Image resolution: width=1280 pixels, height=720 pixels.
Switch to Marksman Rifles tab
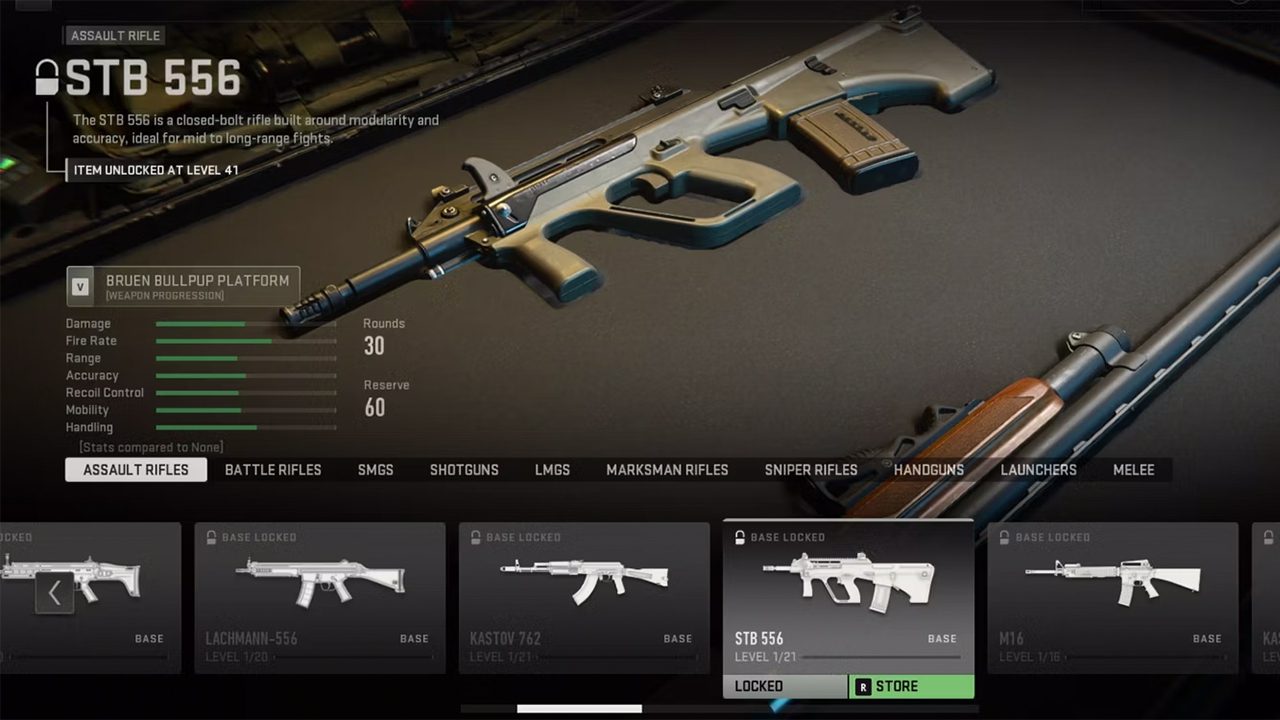667,470
